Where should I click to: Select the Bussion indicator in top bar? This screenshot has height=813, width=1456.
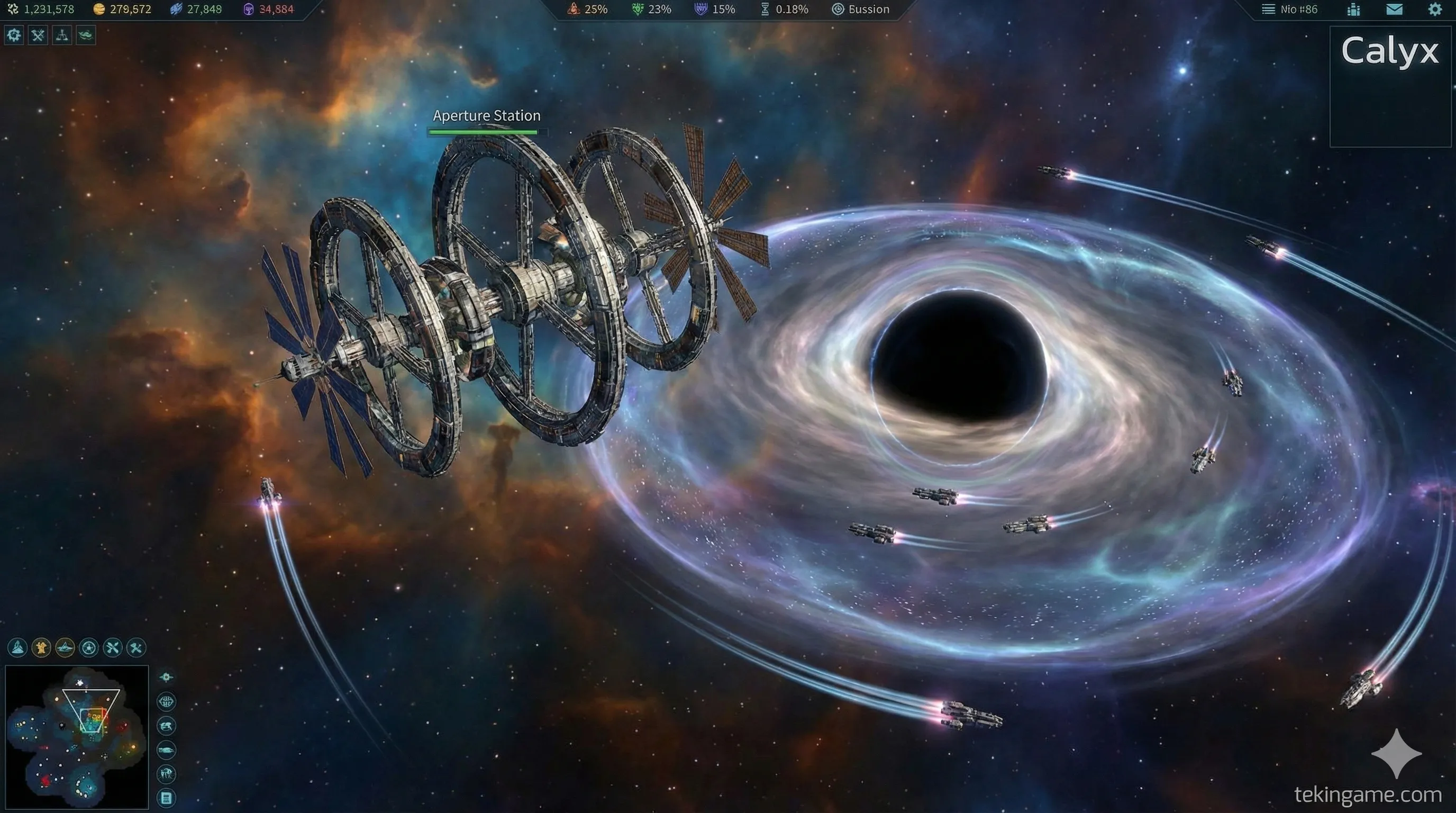[861, 10]
